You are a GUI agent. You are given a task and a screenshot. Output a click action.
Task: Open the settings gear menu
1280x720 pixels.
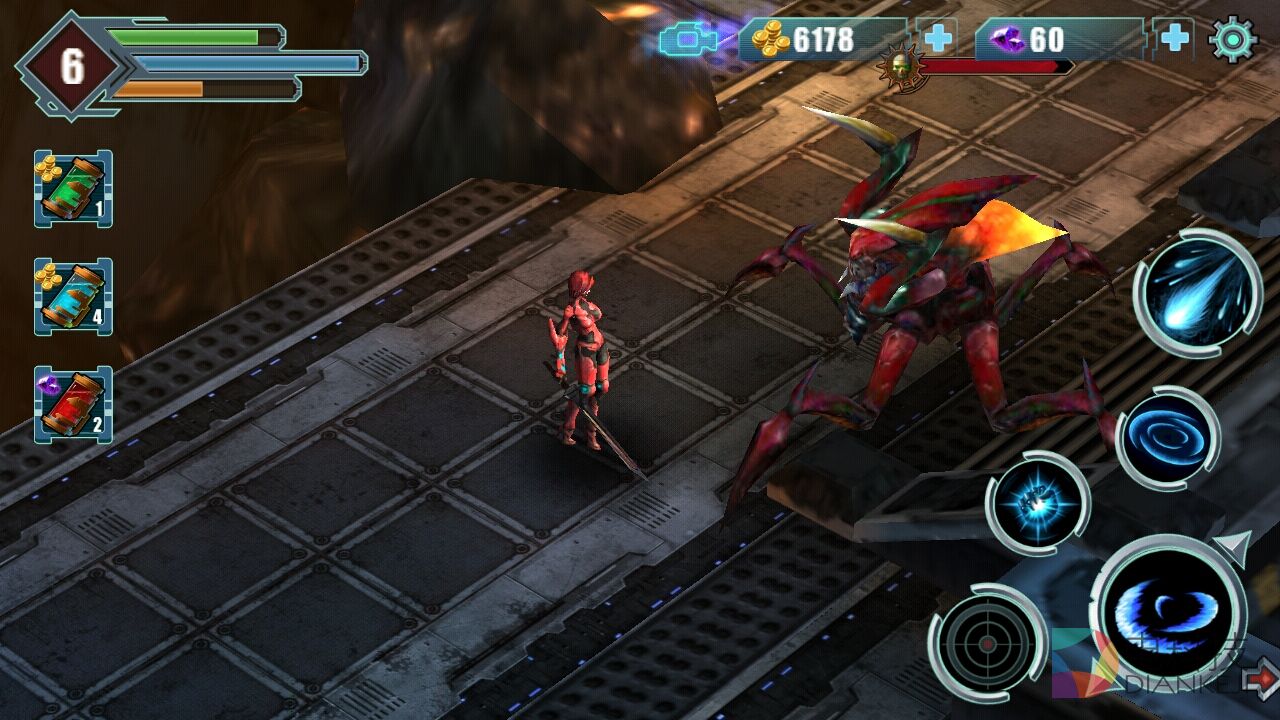click(x=1232, y=39)
